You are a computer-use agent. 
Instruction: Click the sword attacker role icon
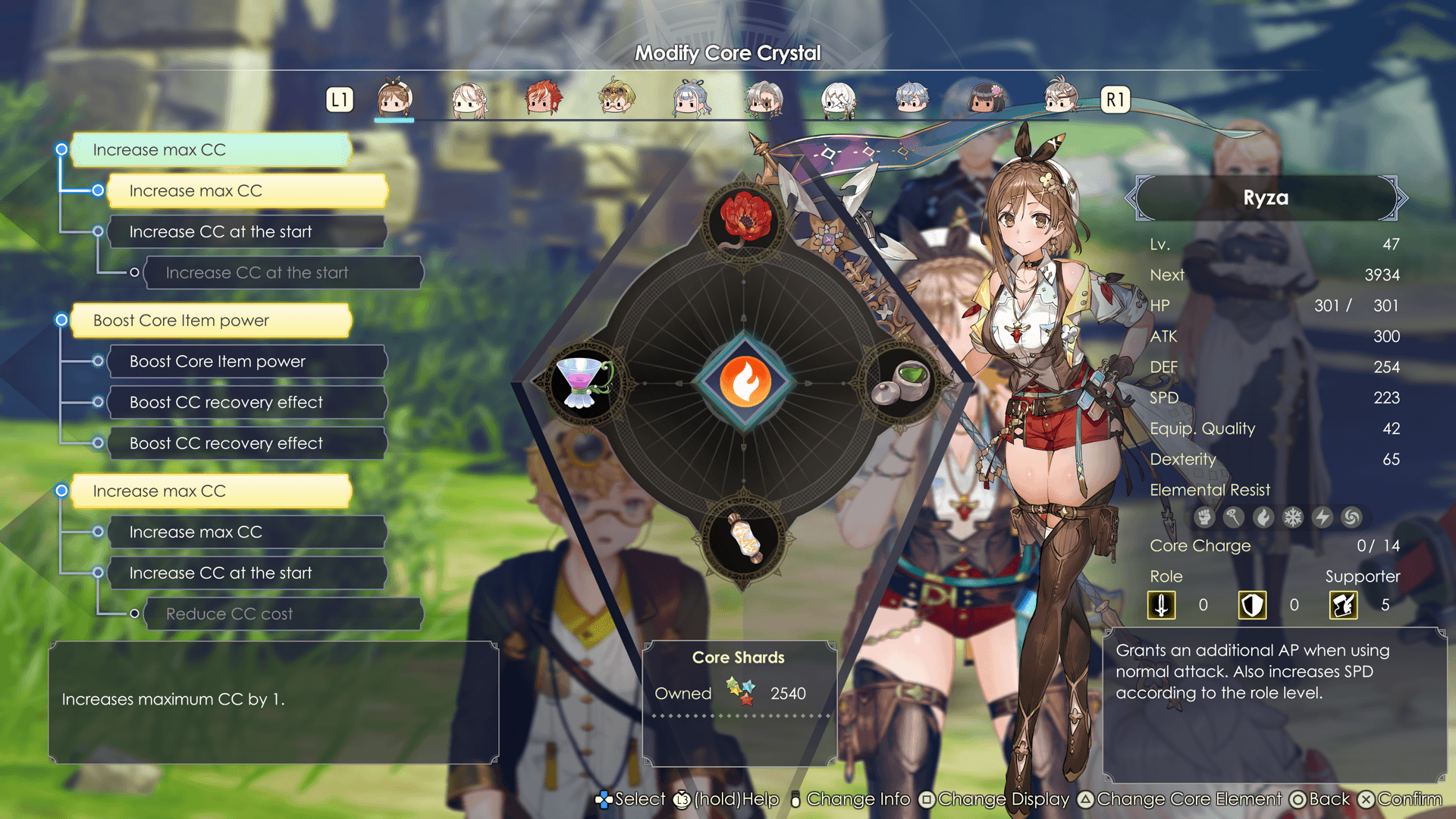tap(1161, 605)
